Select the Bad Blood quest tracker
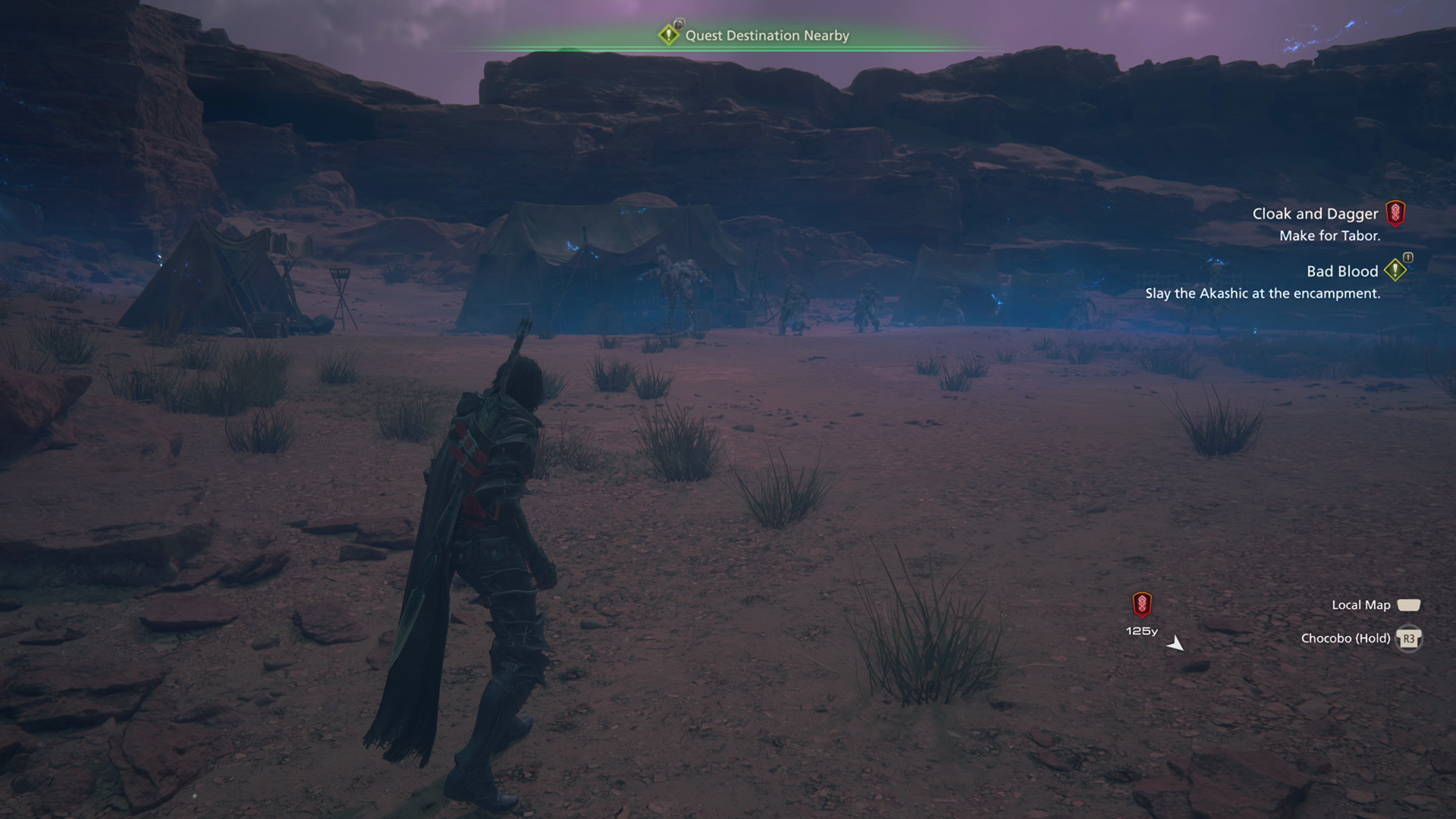The image size is (1456, 819). coord(1341,271)
